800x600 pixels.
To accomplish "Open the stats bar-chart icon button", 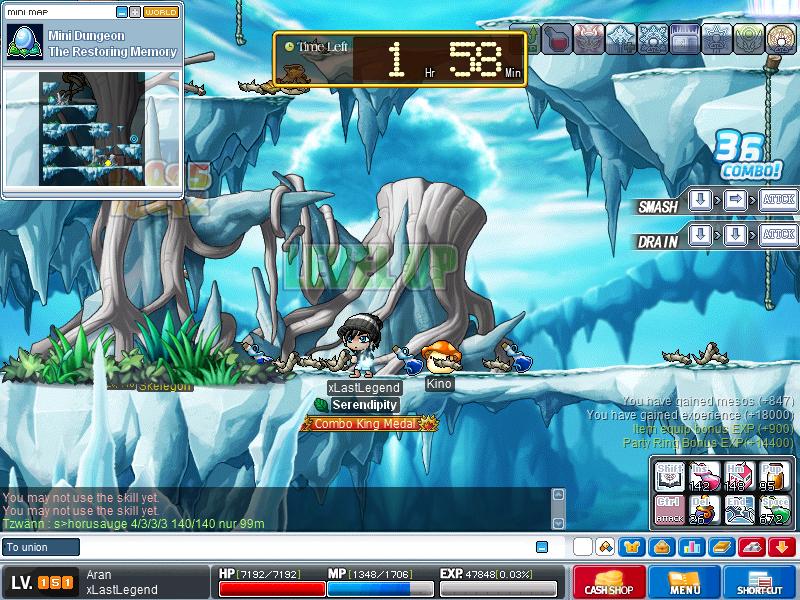I will [x=691, y=547].
